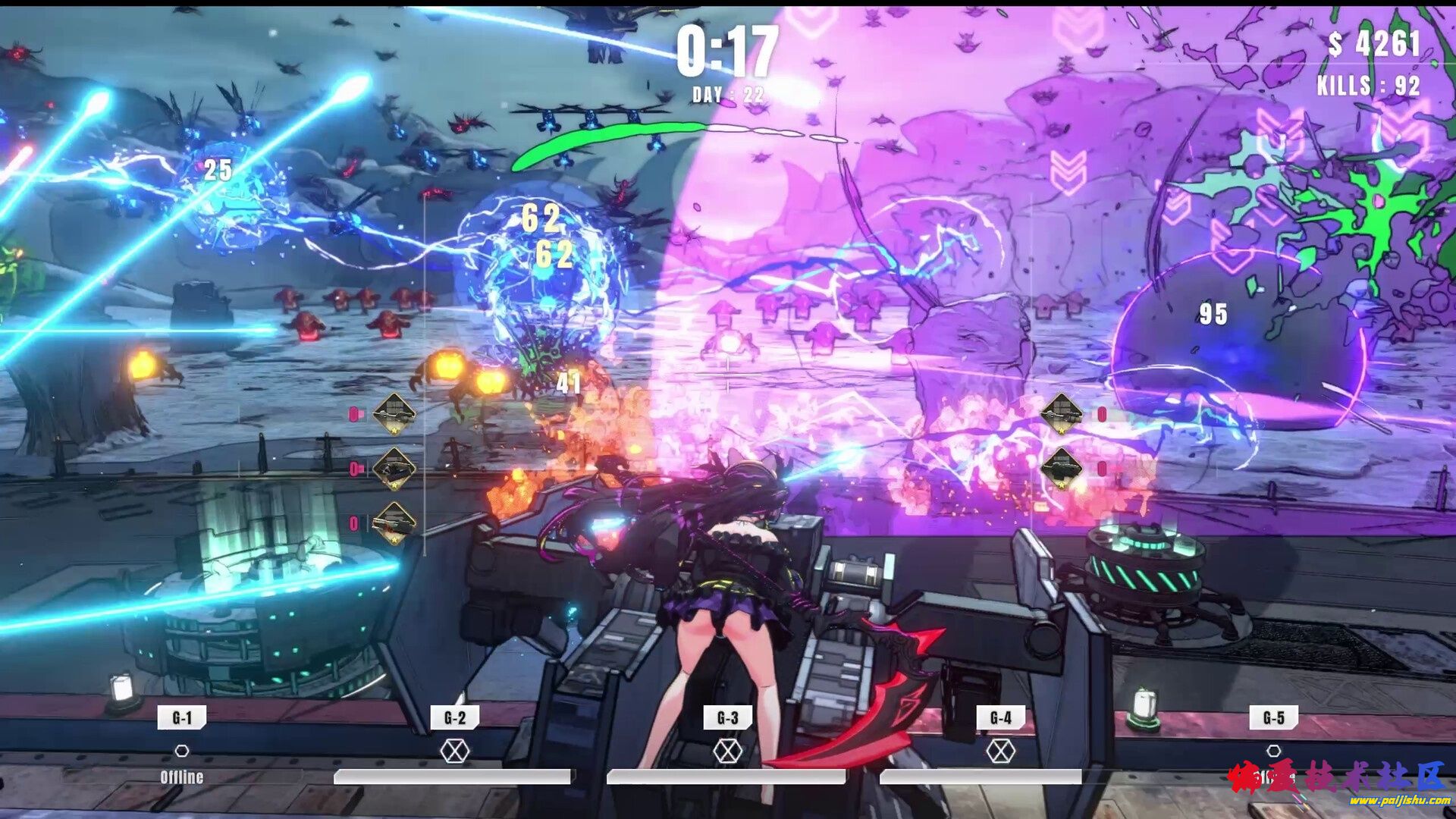Select the G-1 offline gate label
Screen dimensions: 1456x819
pyautogui.click(x=182, y=717)
